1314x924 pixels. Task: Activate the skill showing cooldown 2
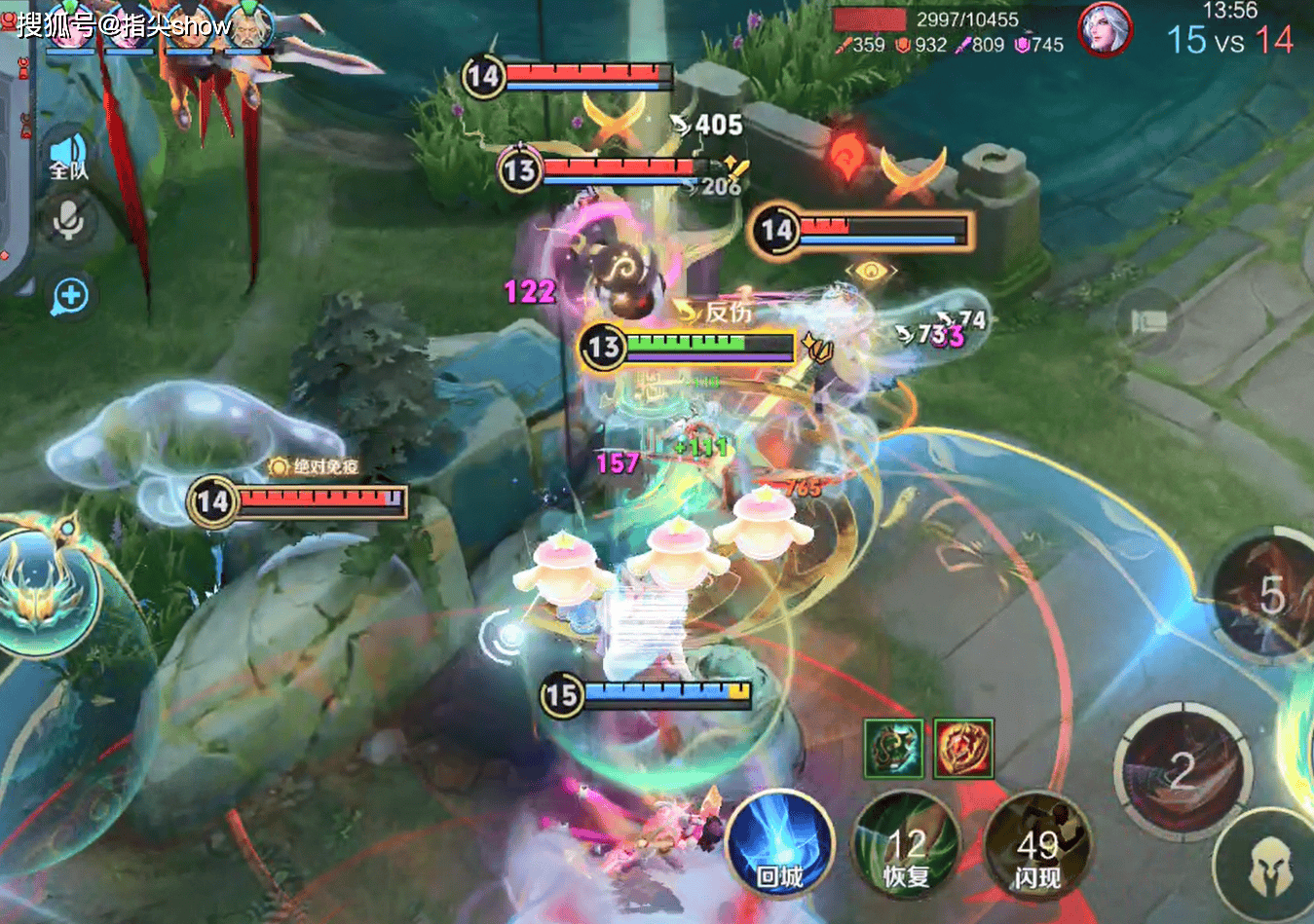1182,769
